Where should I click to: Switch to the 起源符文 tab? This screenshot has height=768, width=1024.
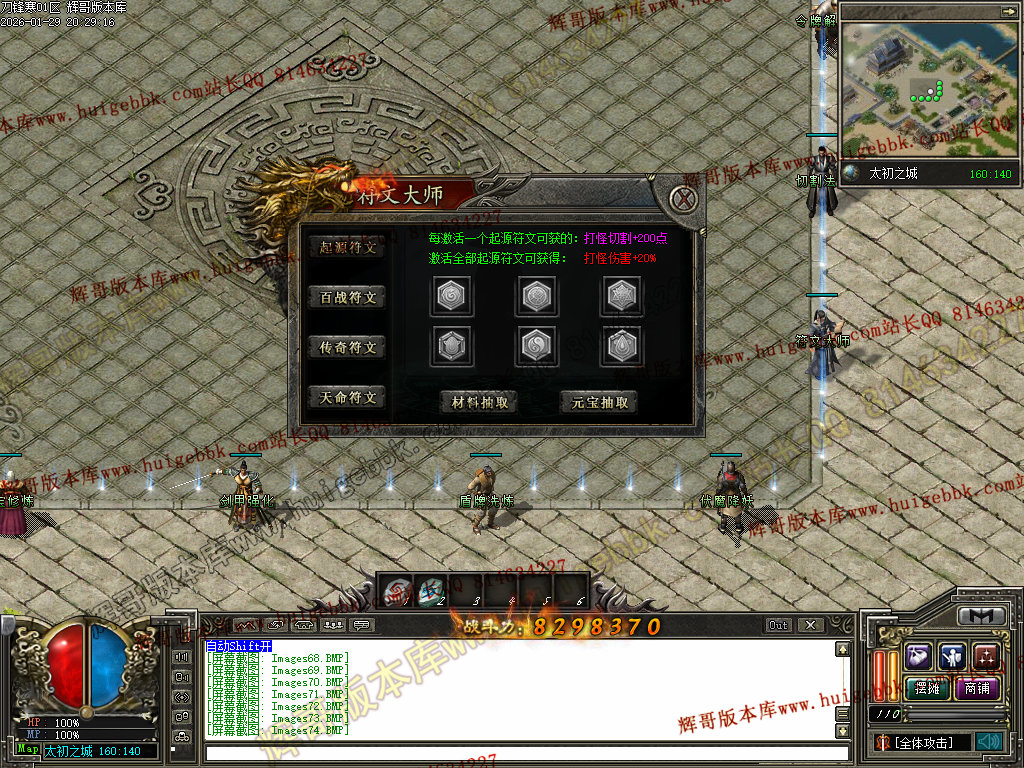[x=347, y=247]
